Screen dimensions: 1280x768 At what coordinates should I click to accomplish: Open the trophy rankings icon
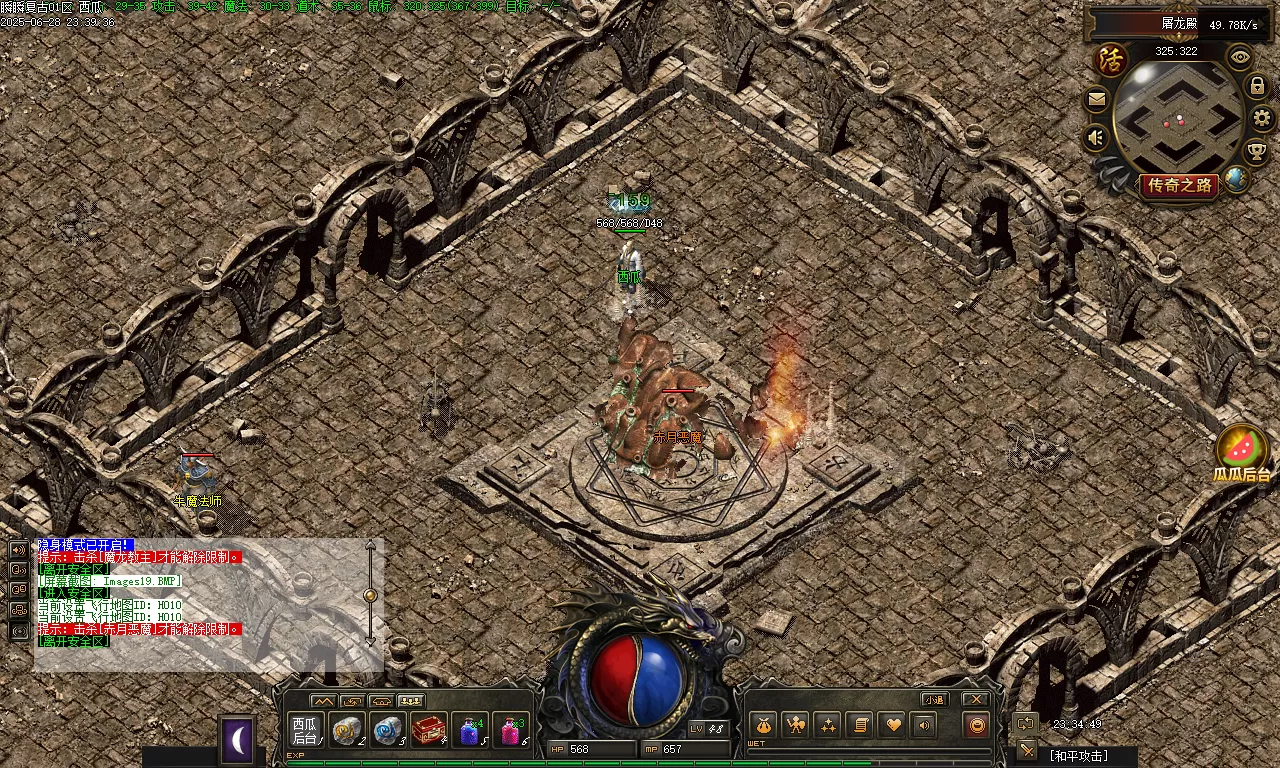pos(1256,151)
